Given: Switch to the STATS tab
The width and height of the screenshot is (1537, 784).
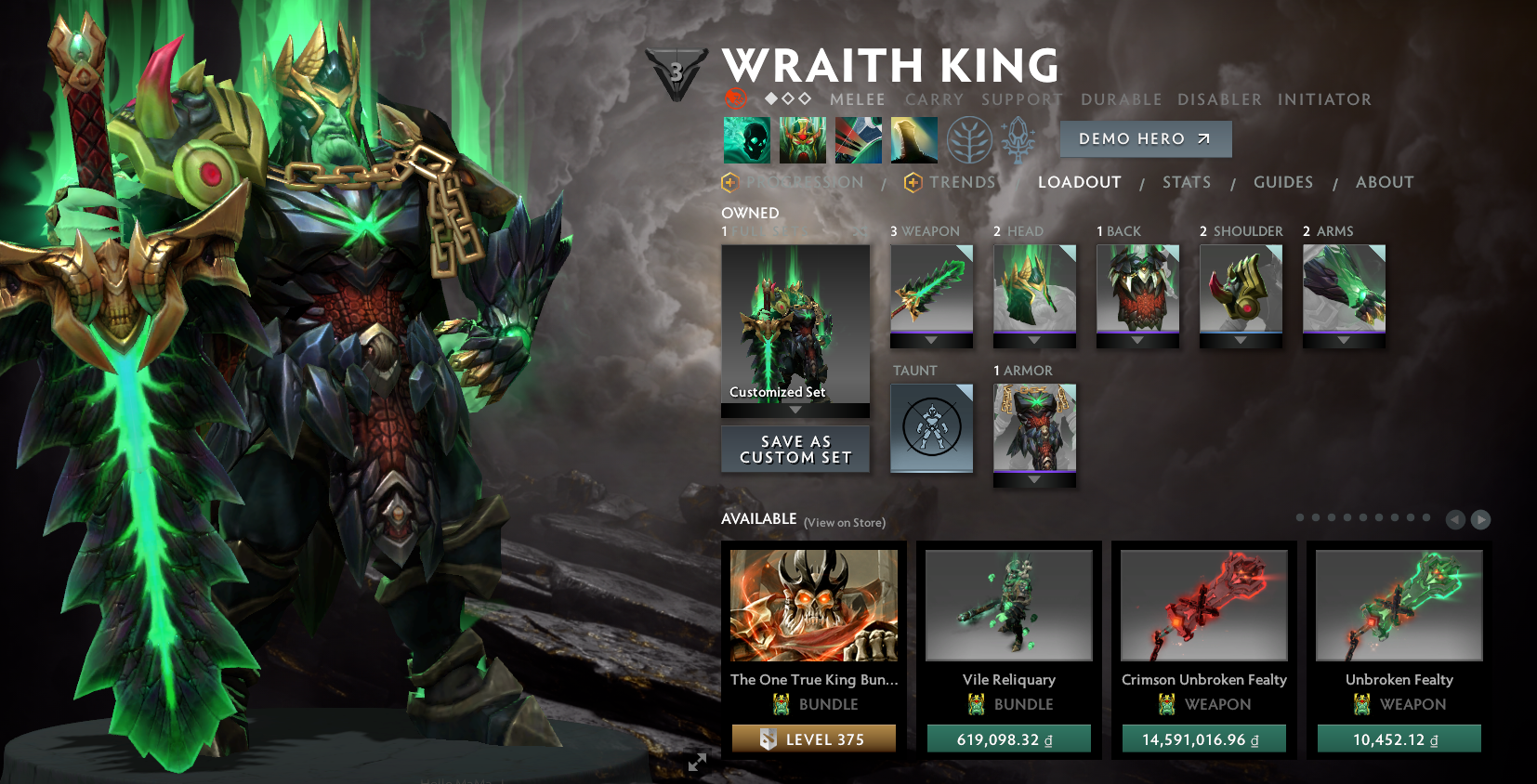Looking at the screenshot, I should [1187, 182].
